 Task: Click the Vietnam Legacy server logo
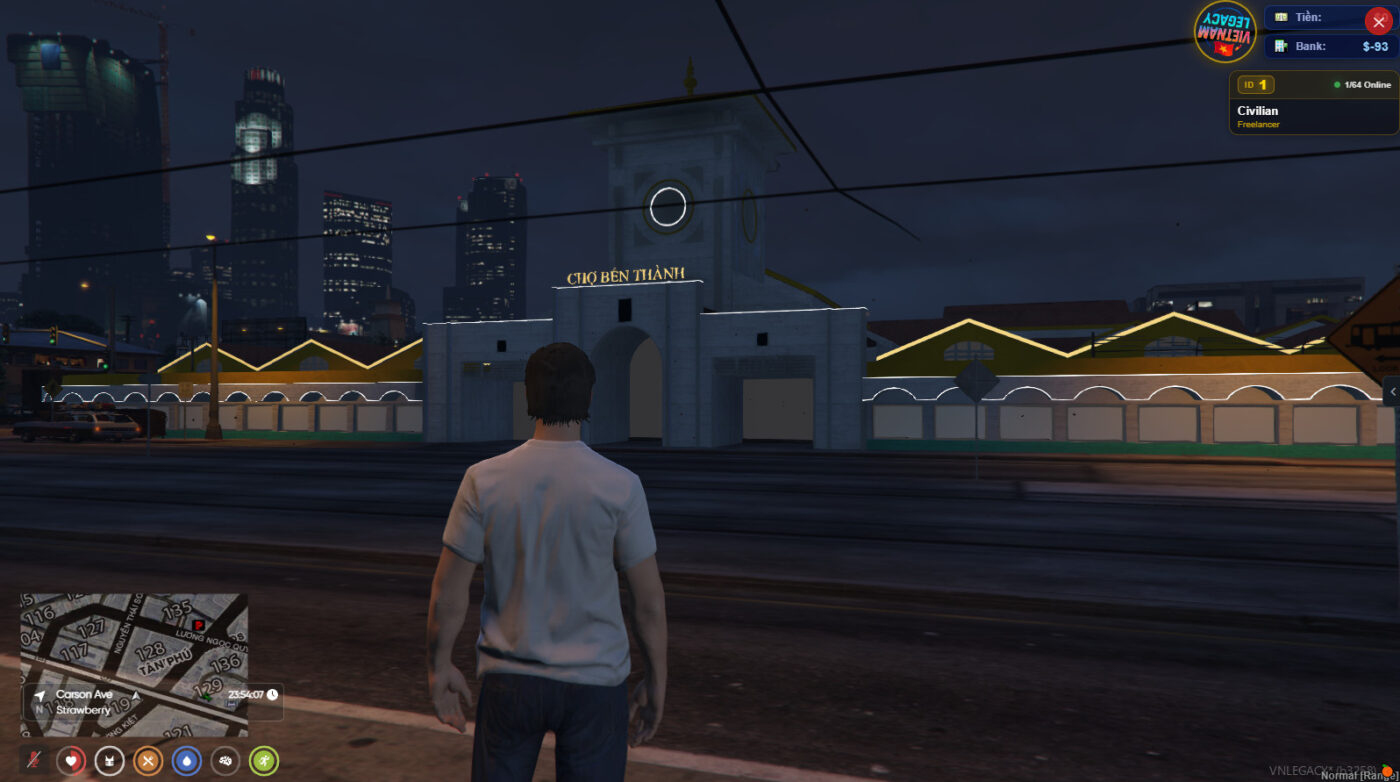(x=1225, y=31)
